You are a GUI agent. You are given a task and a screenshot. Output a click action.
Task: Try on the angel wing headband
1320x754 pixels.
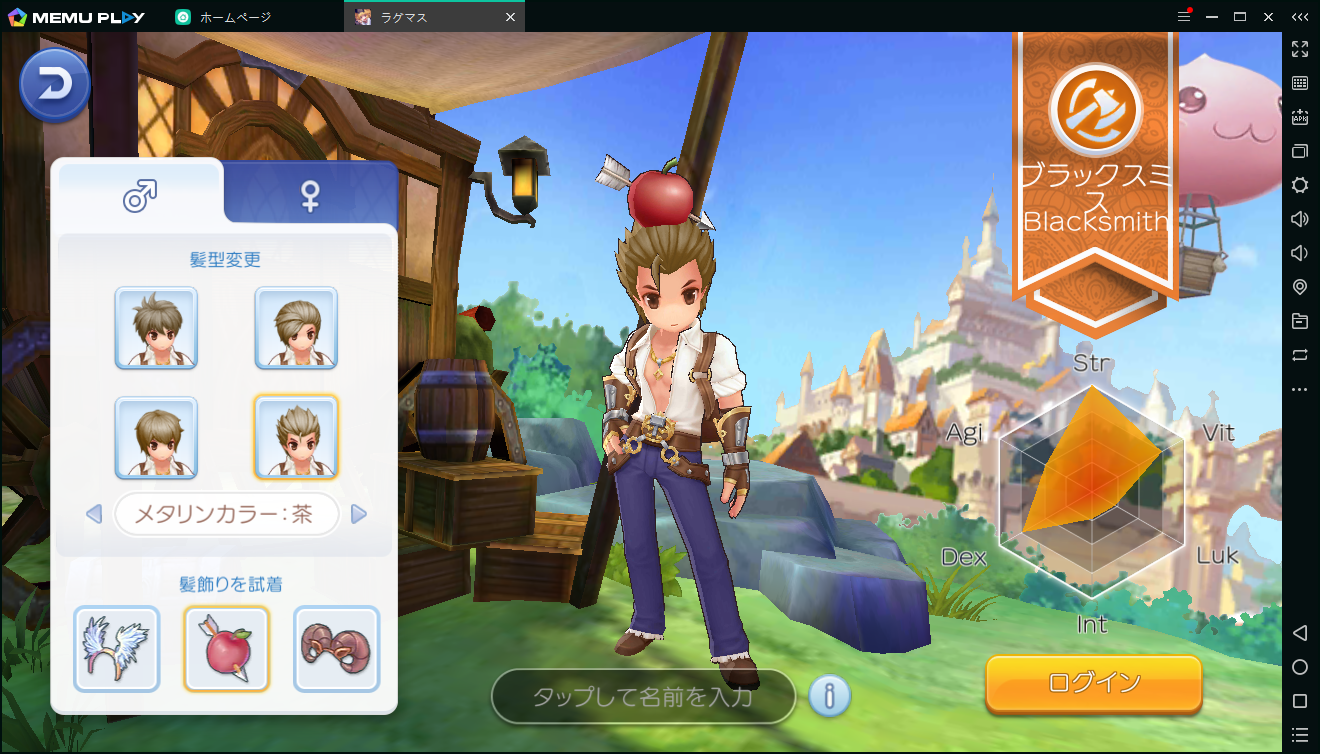click(x=116, y=649)
